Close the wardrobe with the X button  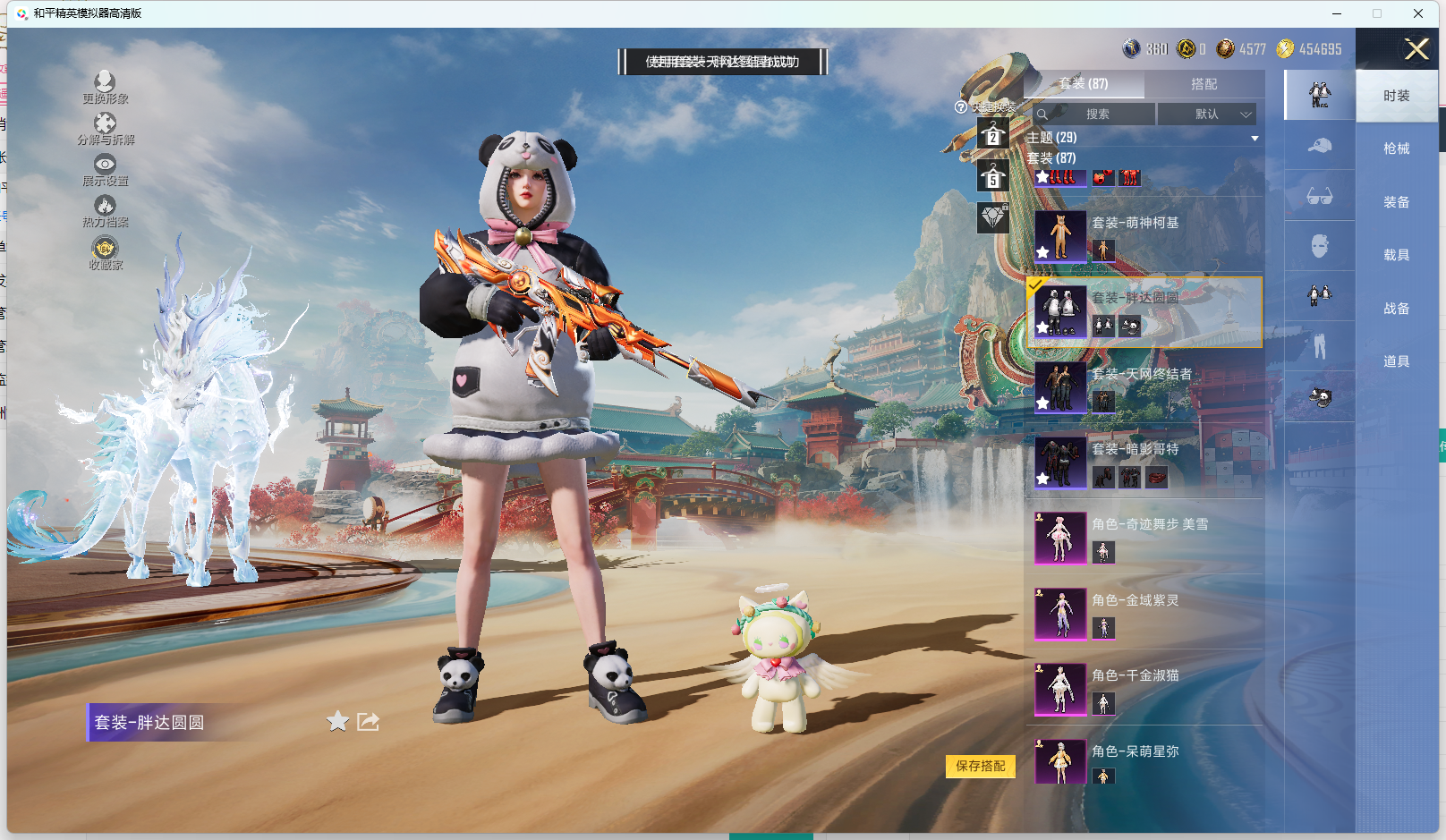coord(1416,49)
